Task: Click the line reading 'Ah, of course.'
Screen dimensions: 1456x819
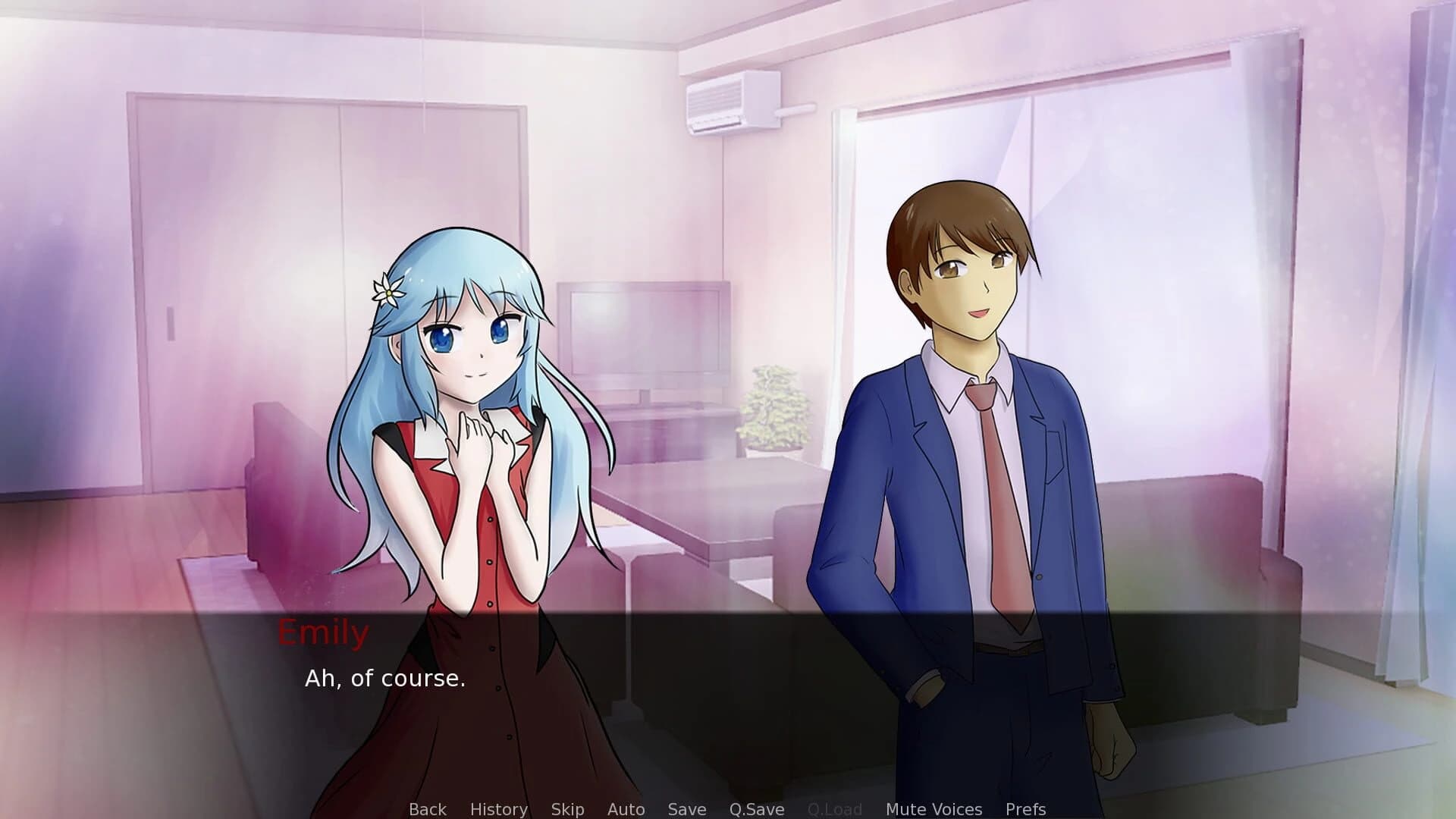Action: tap(385, 679)
